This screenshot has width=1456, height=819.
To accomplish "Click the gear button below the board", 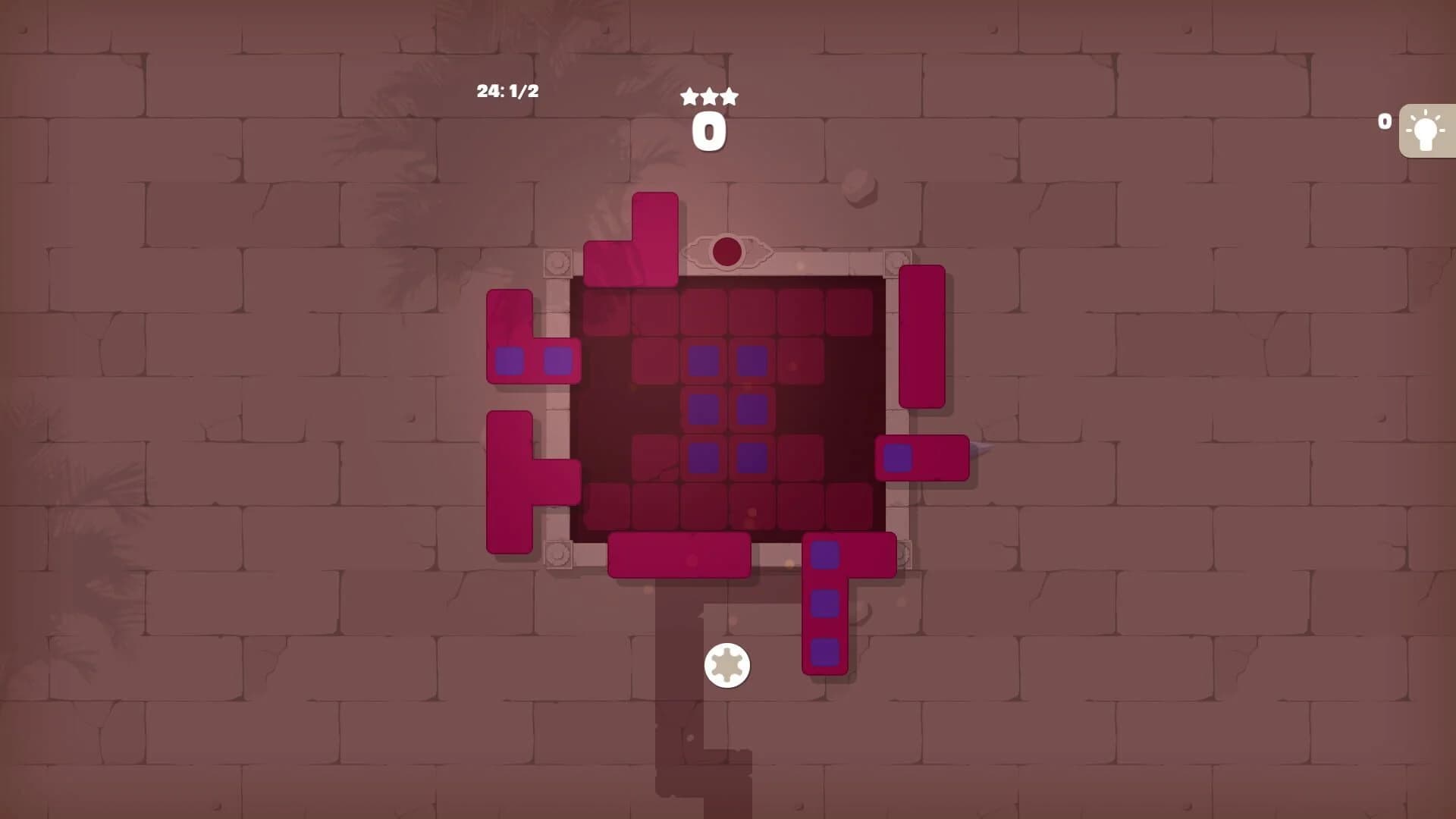I will pyautogui.click(x=726, y=664).
